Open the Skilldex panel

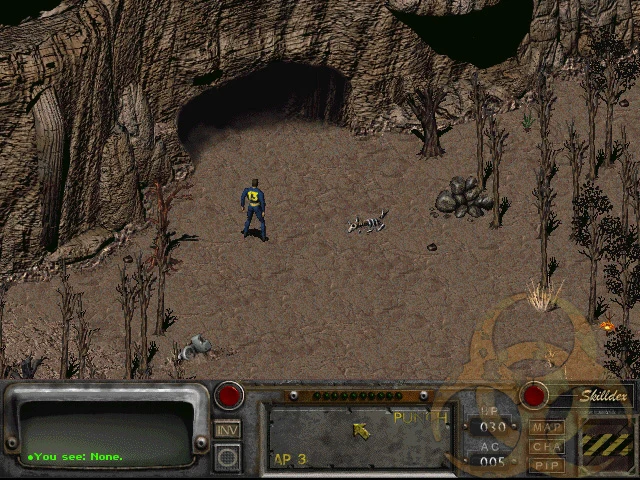pyautogui.click(x=606, y=397)
